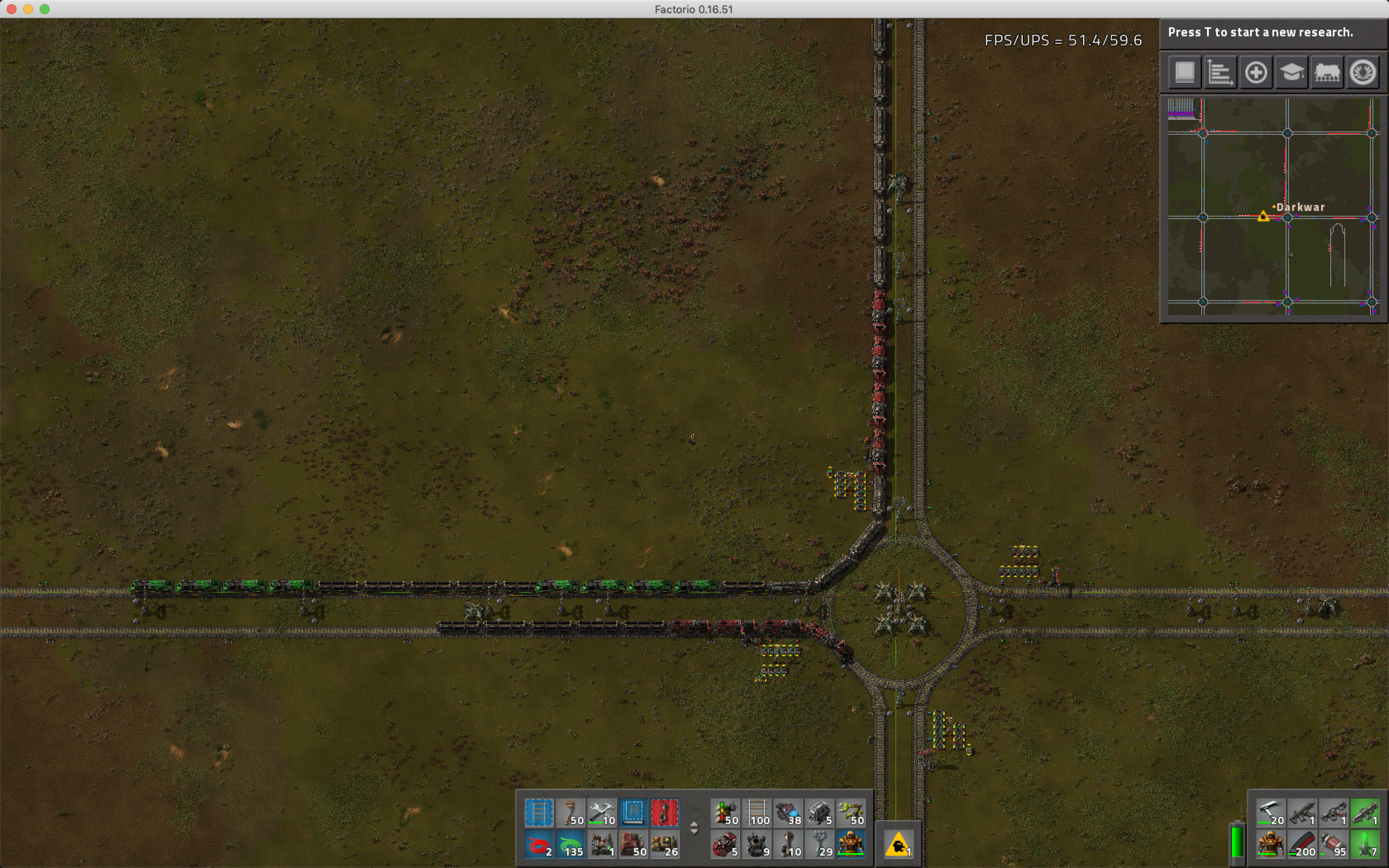Close the window with the red button
The width and height of the screenshot is (1389, 868).
pos(12,9)
